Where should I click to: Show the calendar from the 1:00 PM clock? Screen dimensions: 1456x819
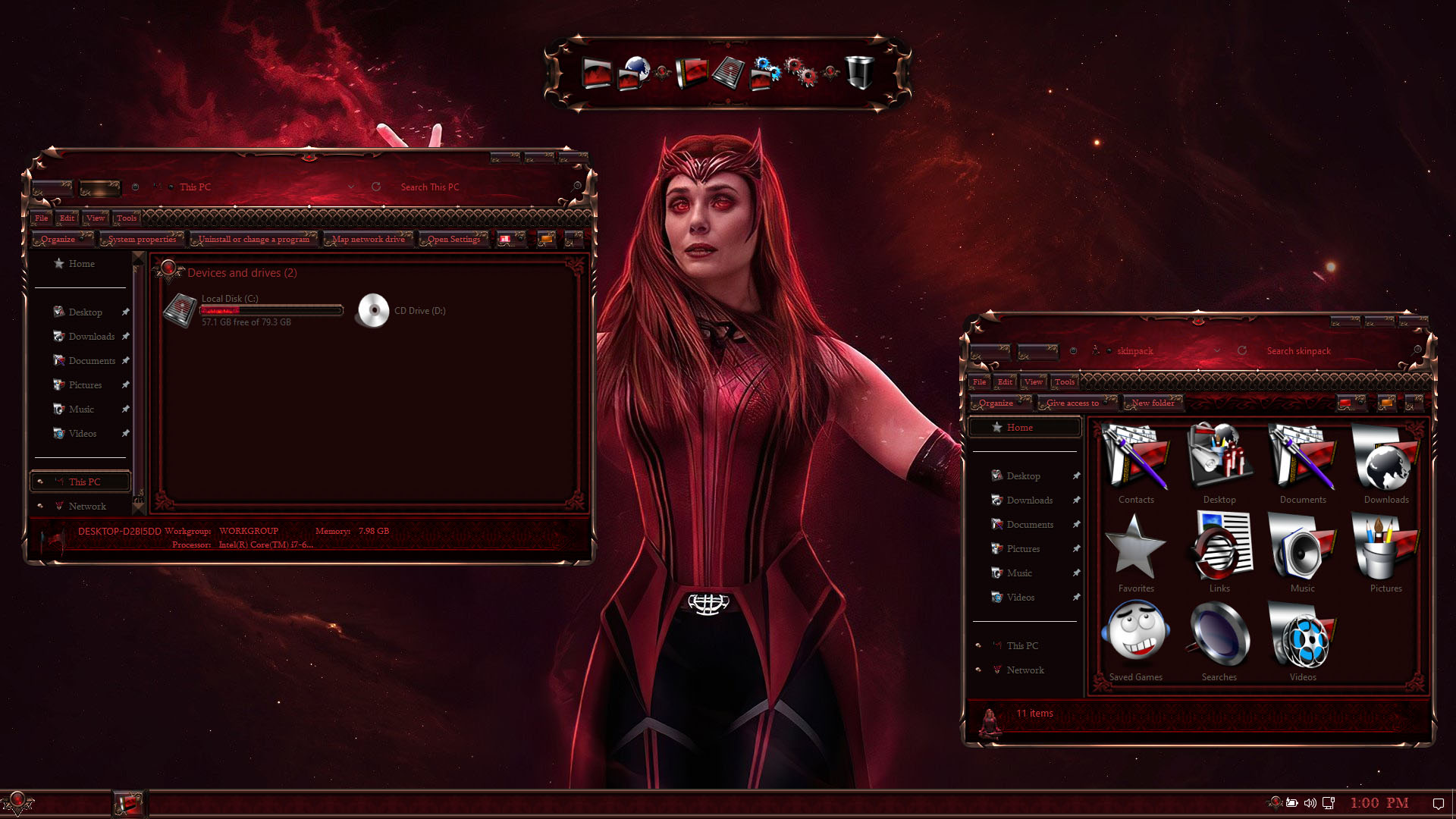[x=1379, y=803]
